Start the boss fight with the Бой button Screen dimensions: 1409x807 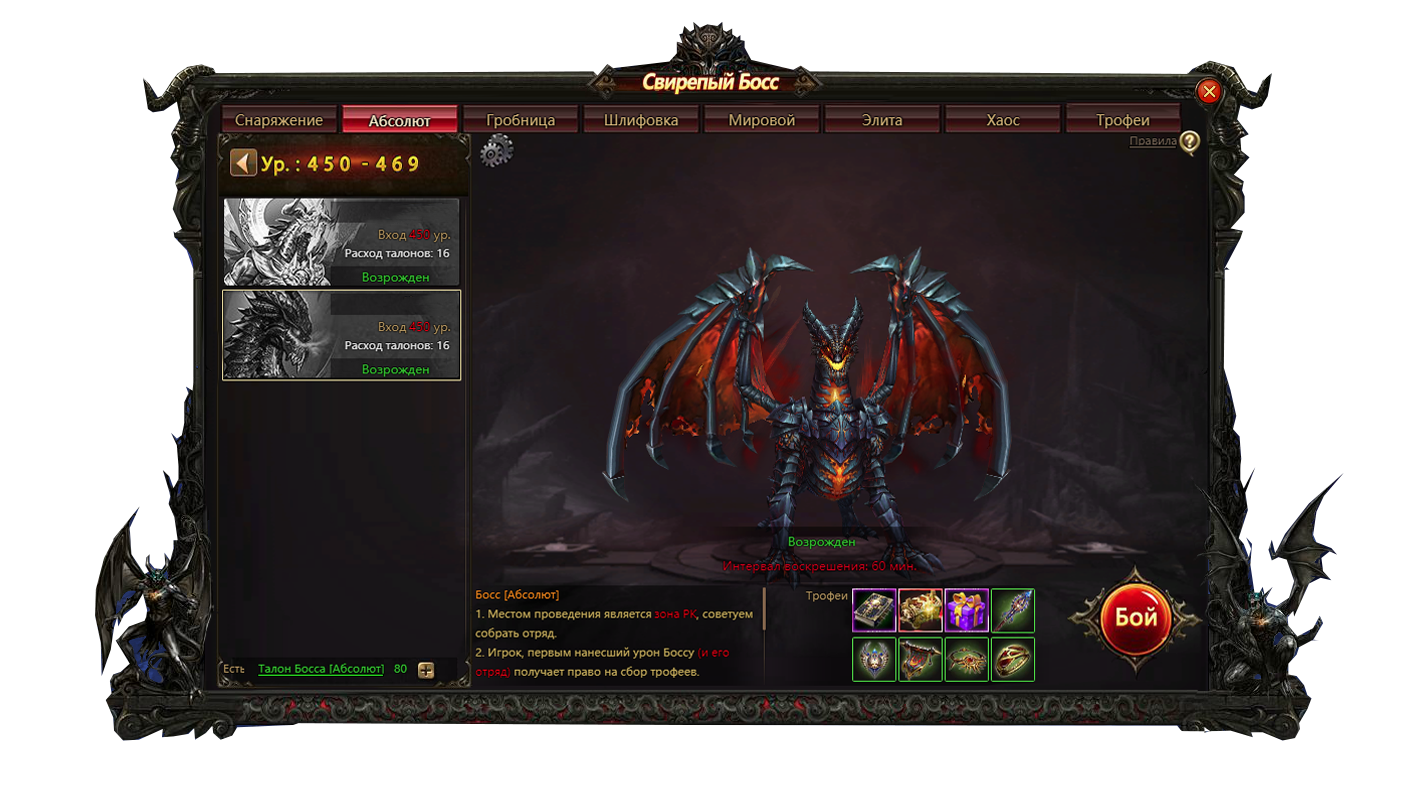coord(1135,618)
